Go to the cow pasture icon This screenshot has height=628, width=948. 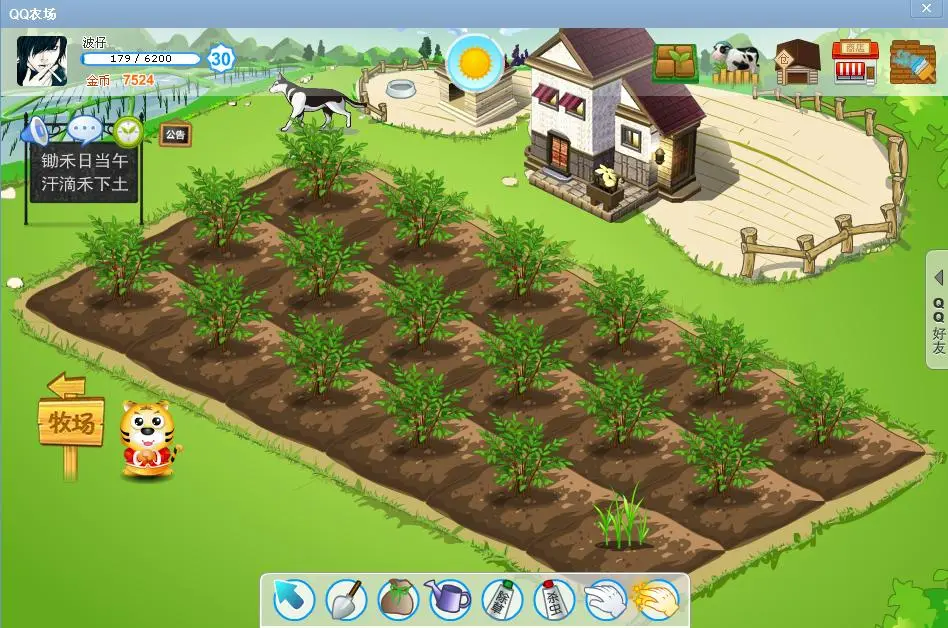coord(736,63)
